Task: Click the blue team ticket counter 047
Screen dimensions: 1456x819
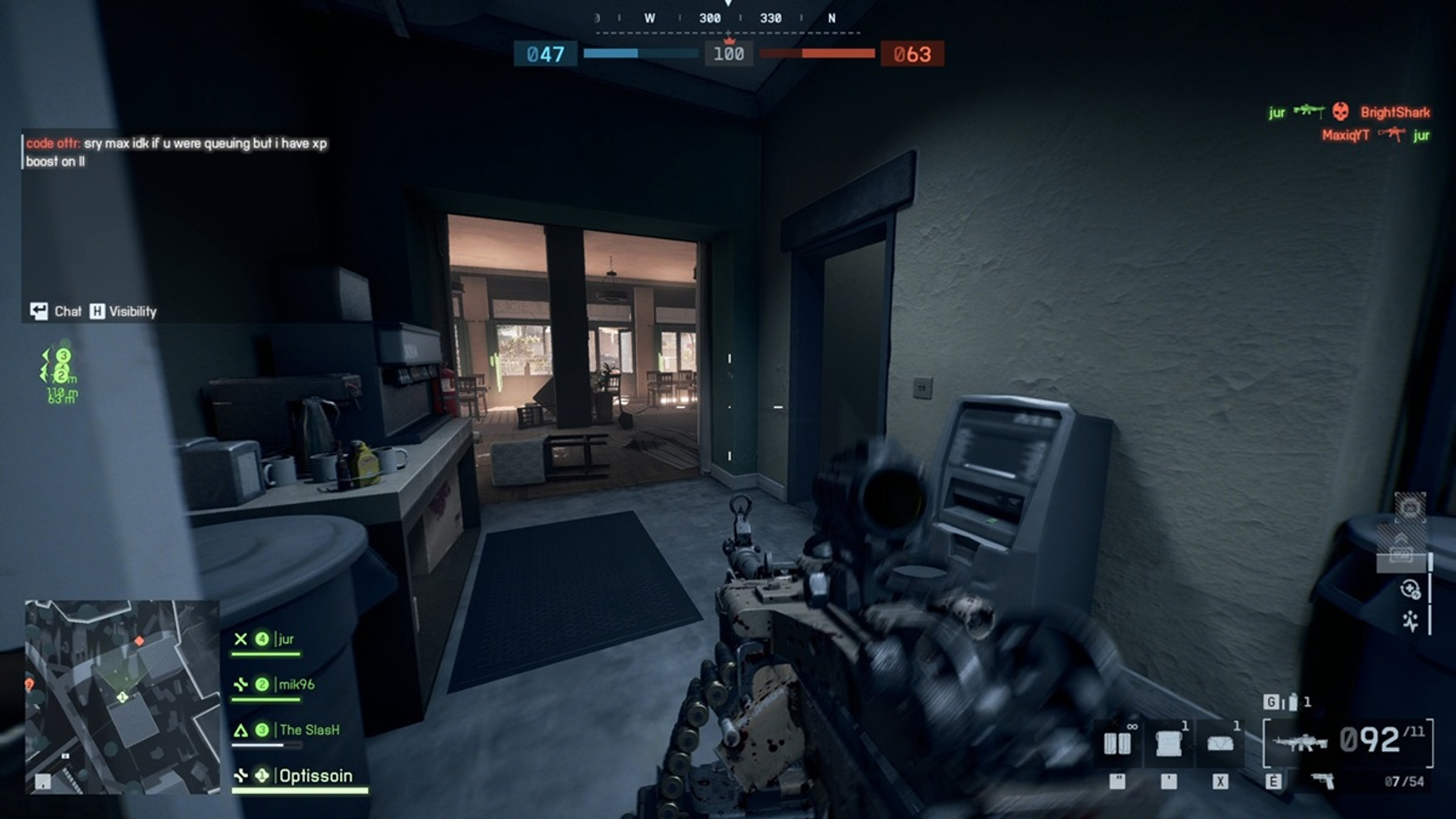Action: click(x=546, y=55)
